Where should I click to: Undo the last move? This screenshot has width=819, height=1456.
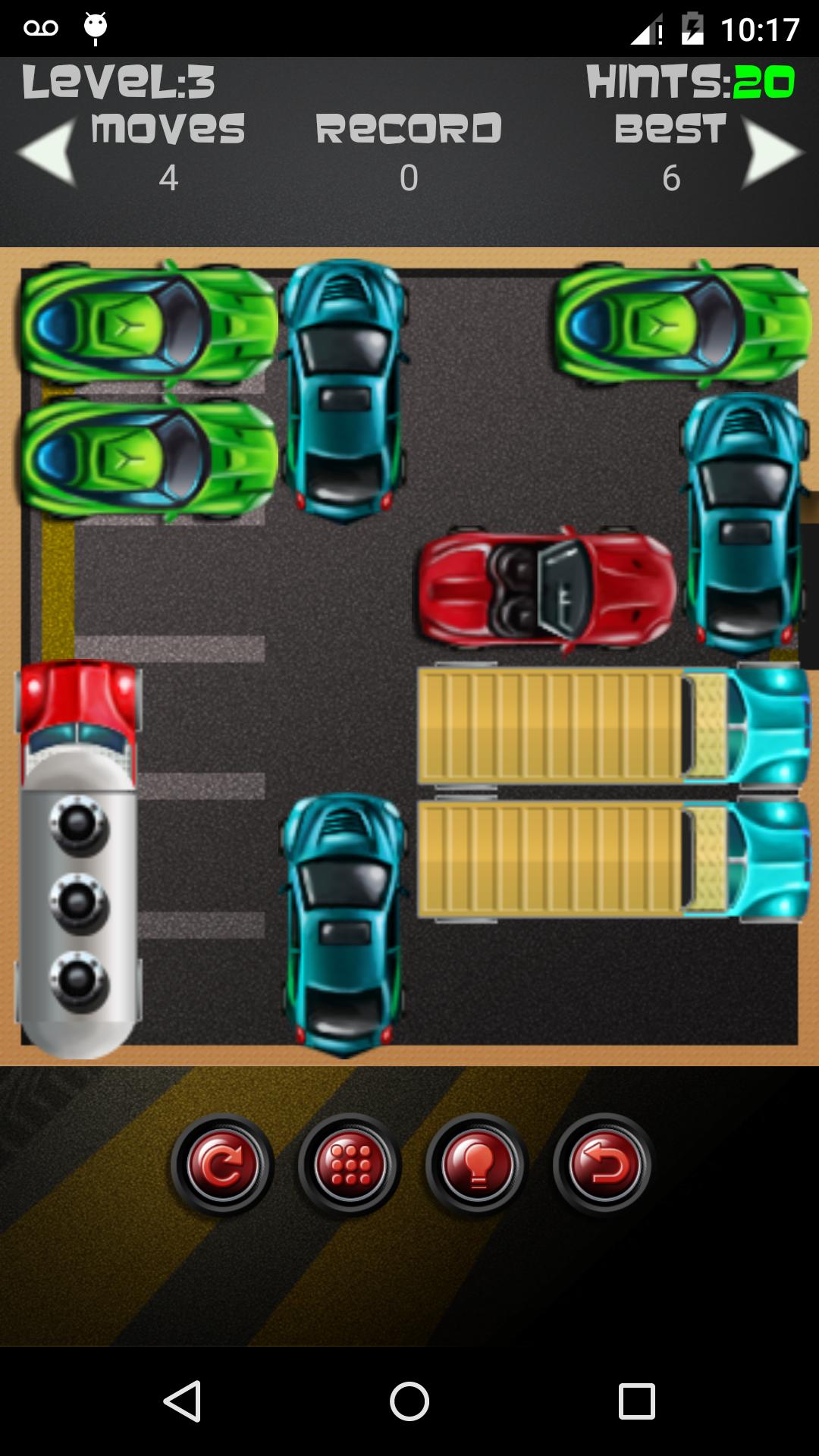click(604, 1165)
